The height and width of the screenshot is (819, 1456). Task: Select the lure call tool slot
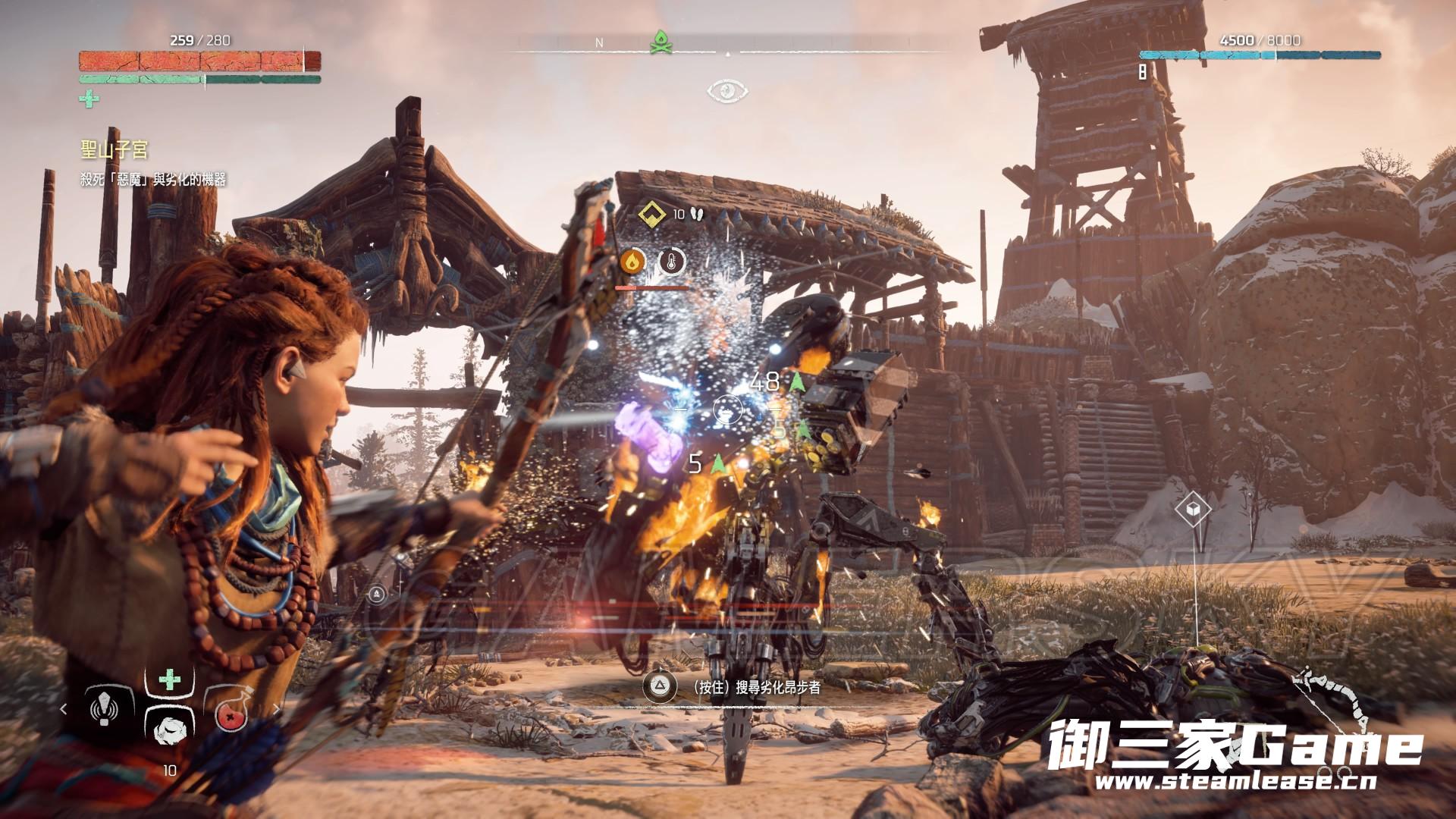click(104, 709)
